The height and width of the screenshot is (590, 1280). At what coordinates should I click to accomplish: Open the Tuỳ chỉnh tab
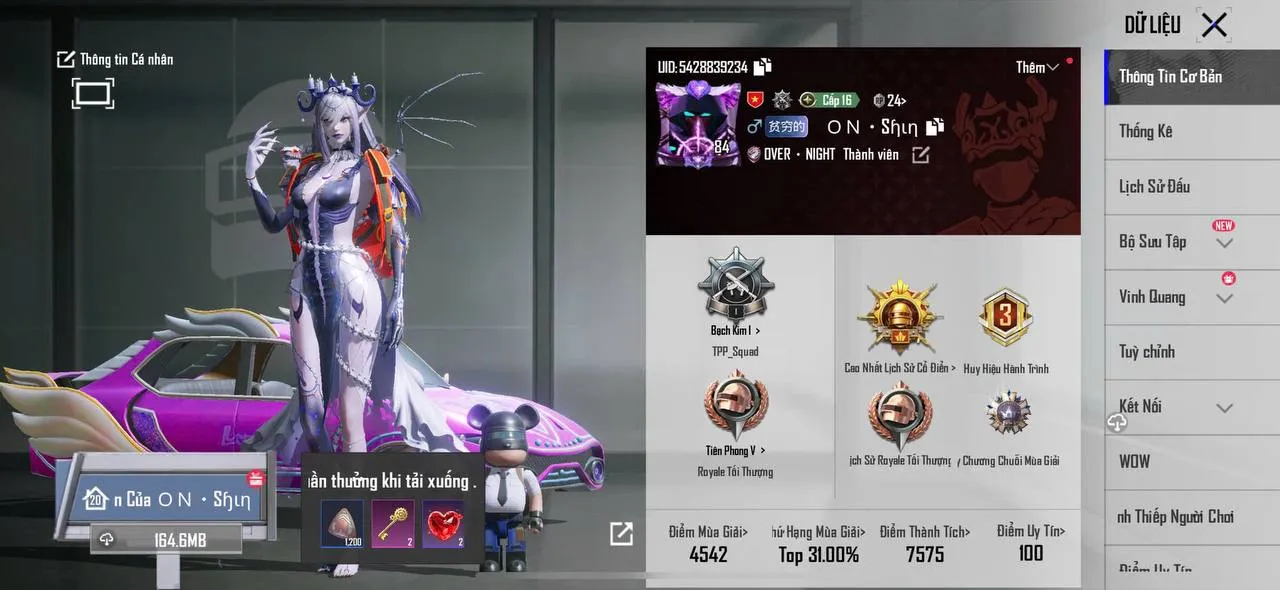click(x=1147, y=351)
